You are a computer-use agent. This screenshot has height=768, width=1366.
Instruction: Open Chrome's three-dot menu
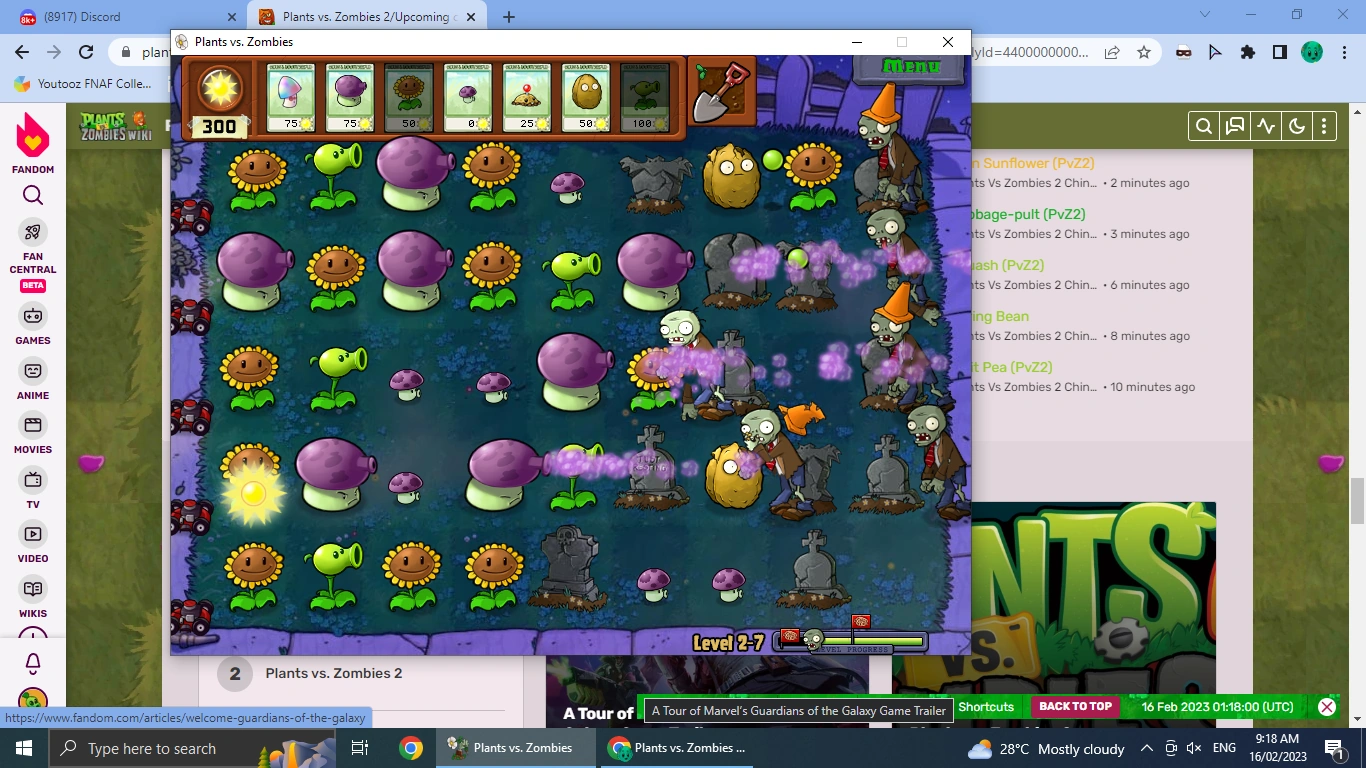[1343, 52]
